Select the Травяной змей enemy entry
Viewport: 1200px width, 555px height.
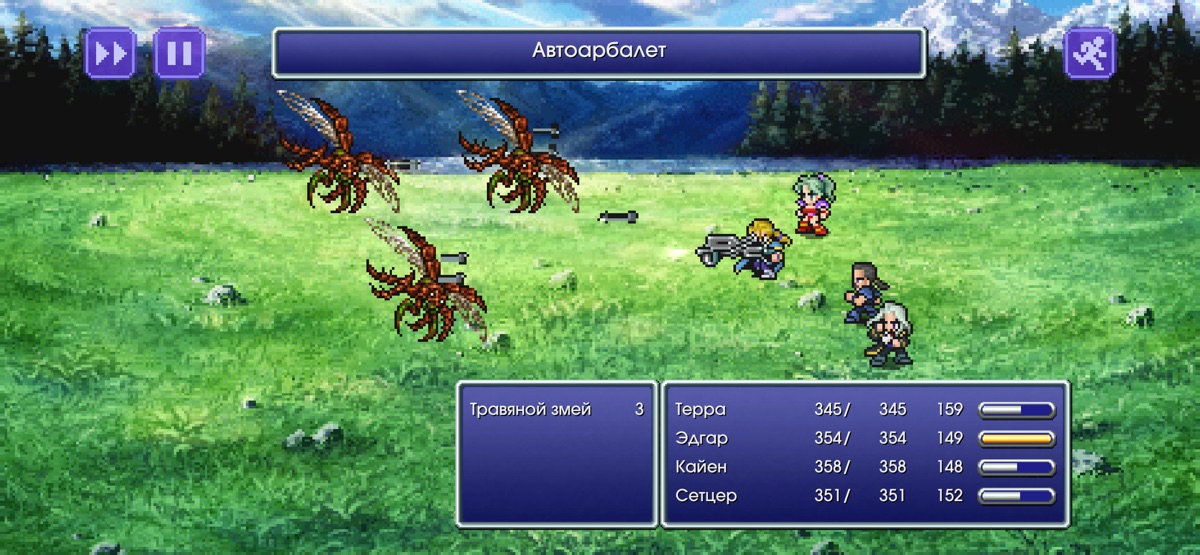click(530, 409)
